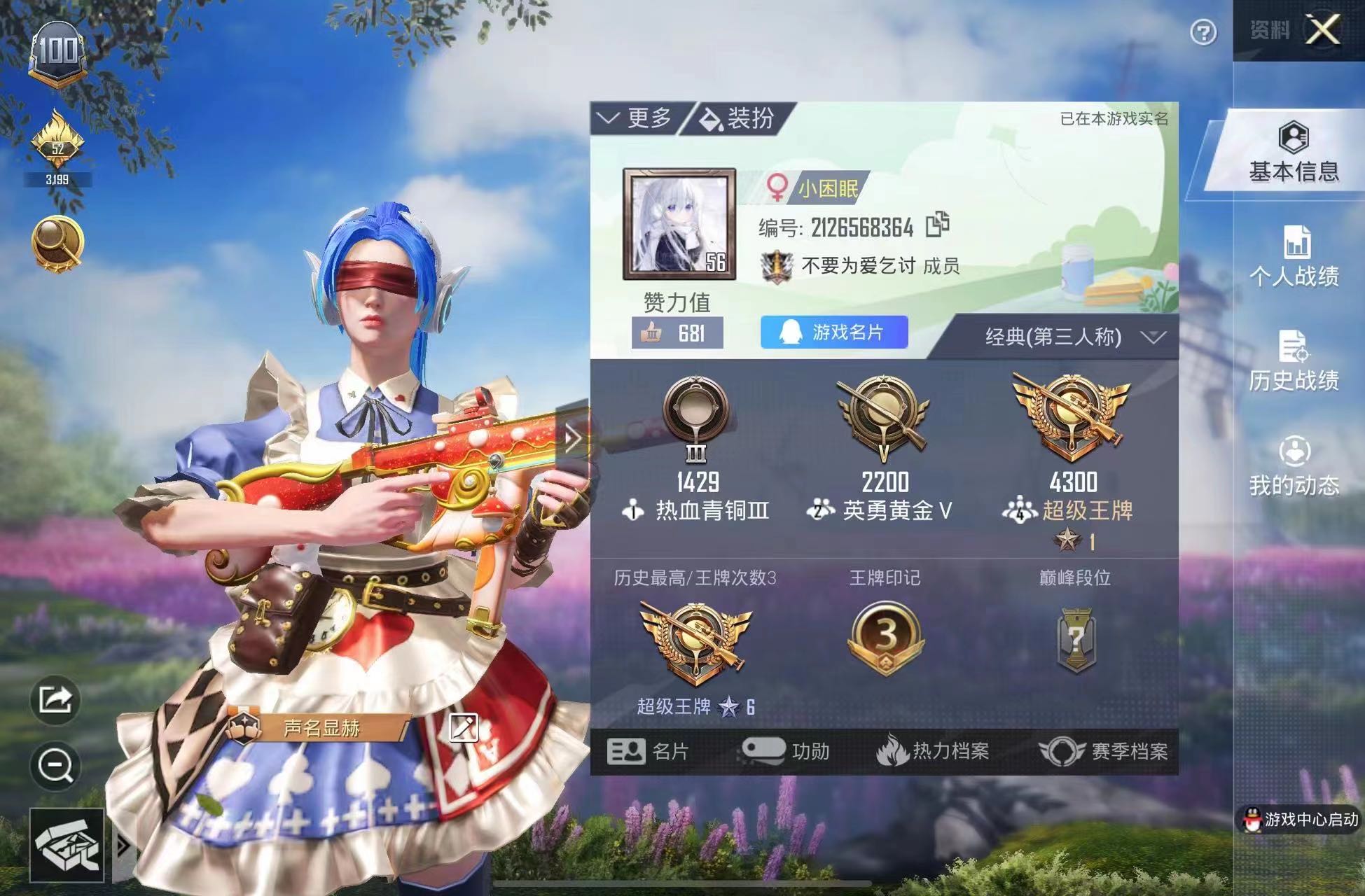Screen dimensions: 1365x896
Task: Switch to the 基本信息 tab
Action: [x=1293, y=153]
